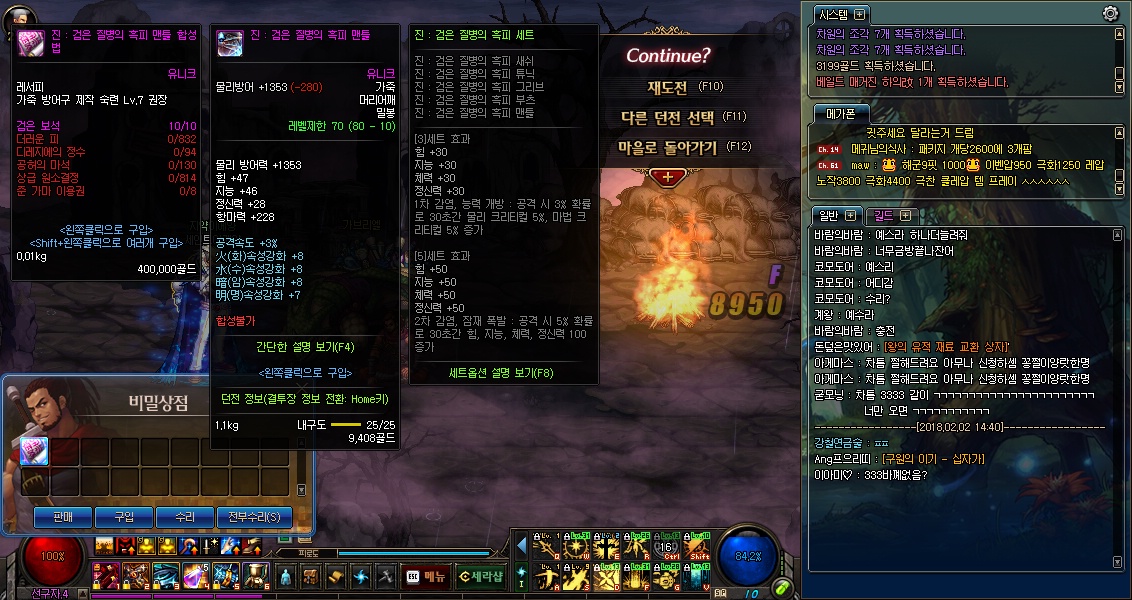1132x600 pixels.
Task: Open the 세라샵 cash shop
Action: point(480,576)
